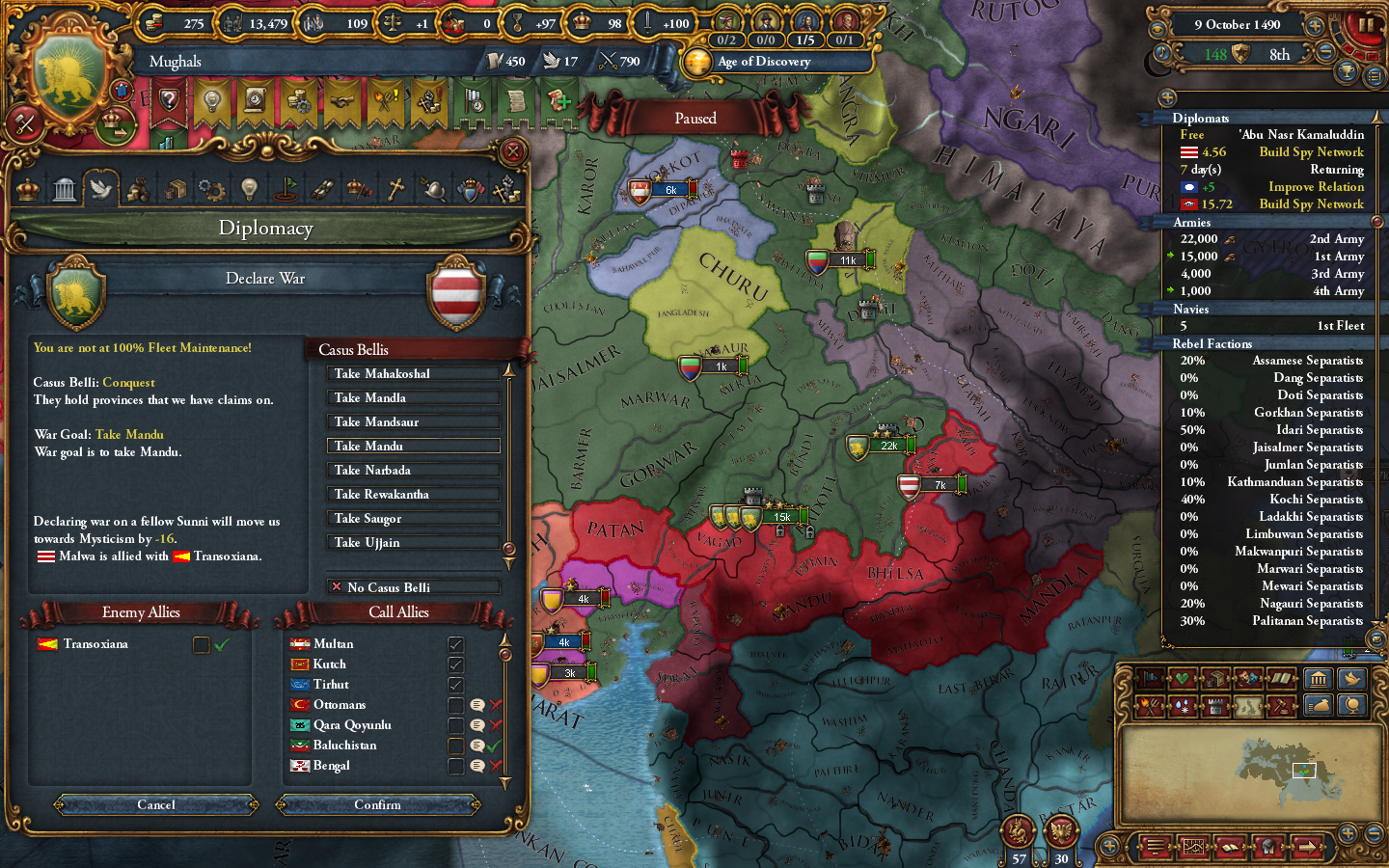The height and width of the screenshot is (868, 1389).
Task: Click the game speed increase arrow
Action: click(1315, 25)
